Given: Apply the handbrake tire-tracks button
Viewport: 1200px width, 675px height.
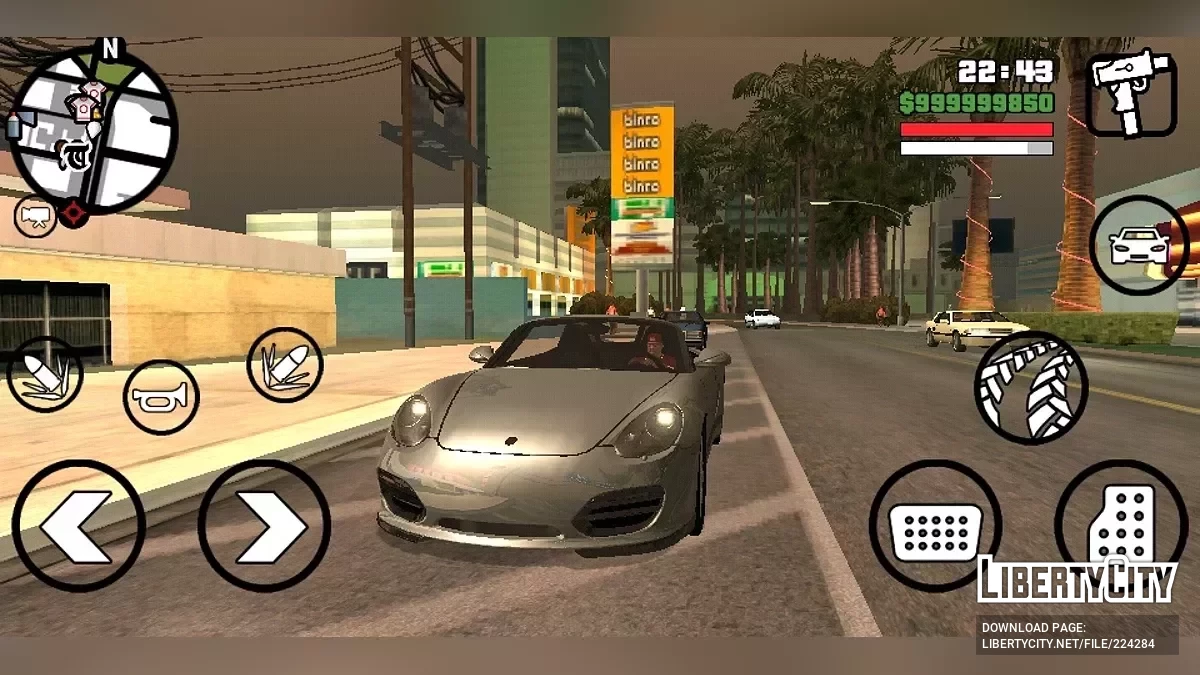Looking at the screenshot, I should (1031, 388).
